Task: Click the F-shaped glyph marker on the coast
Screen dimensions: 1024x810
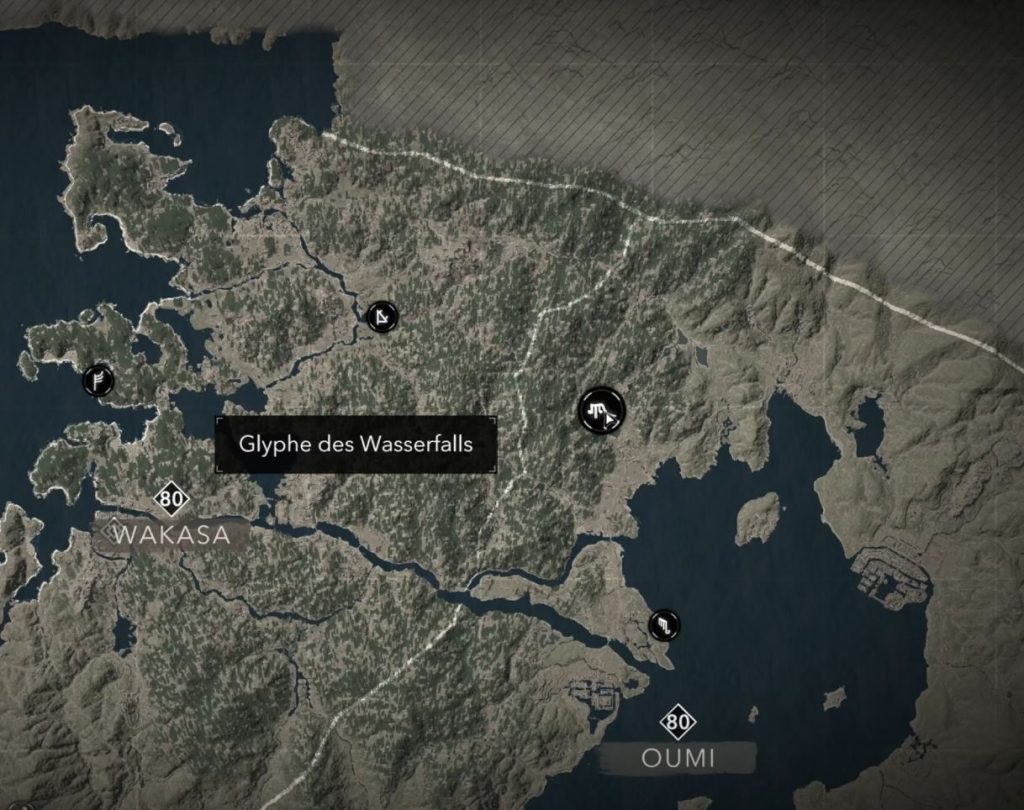Action: click(98, 379)
